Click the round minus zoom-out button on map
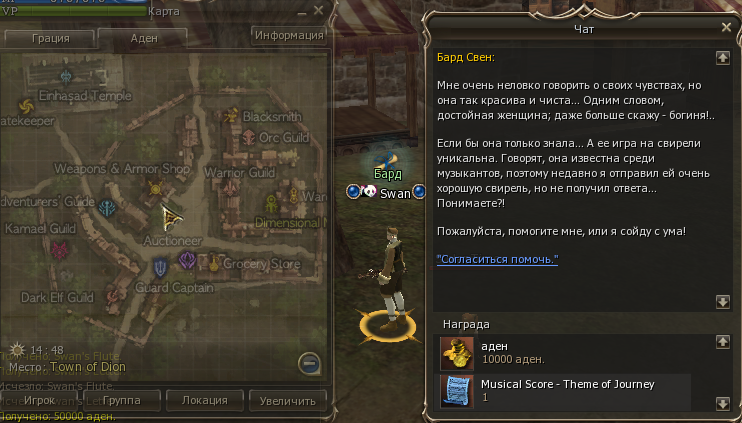The image size is (742, 423). pyautogui.click(x=310, y=362)
